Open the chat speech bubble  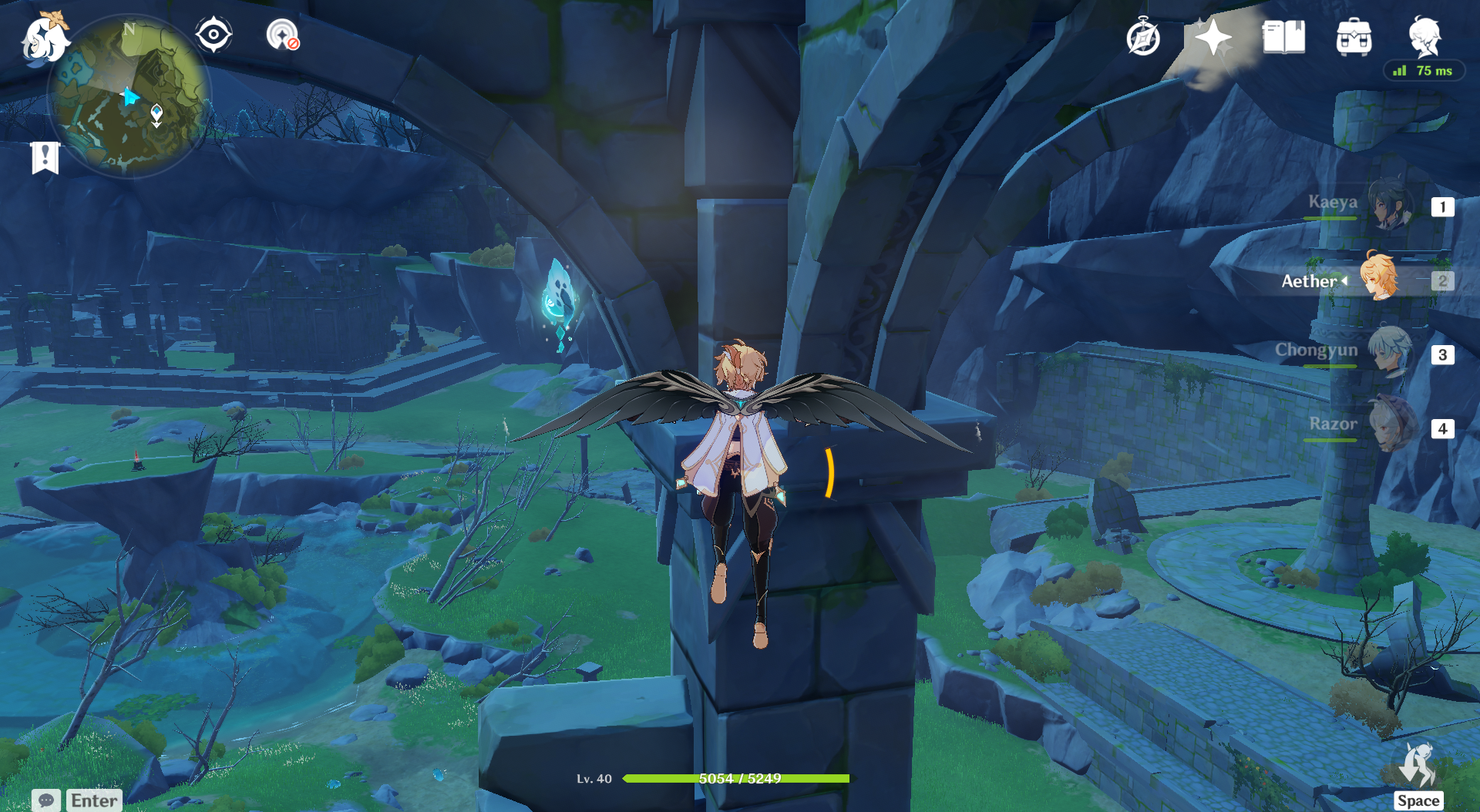46,800
